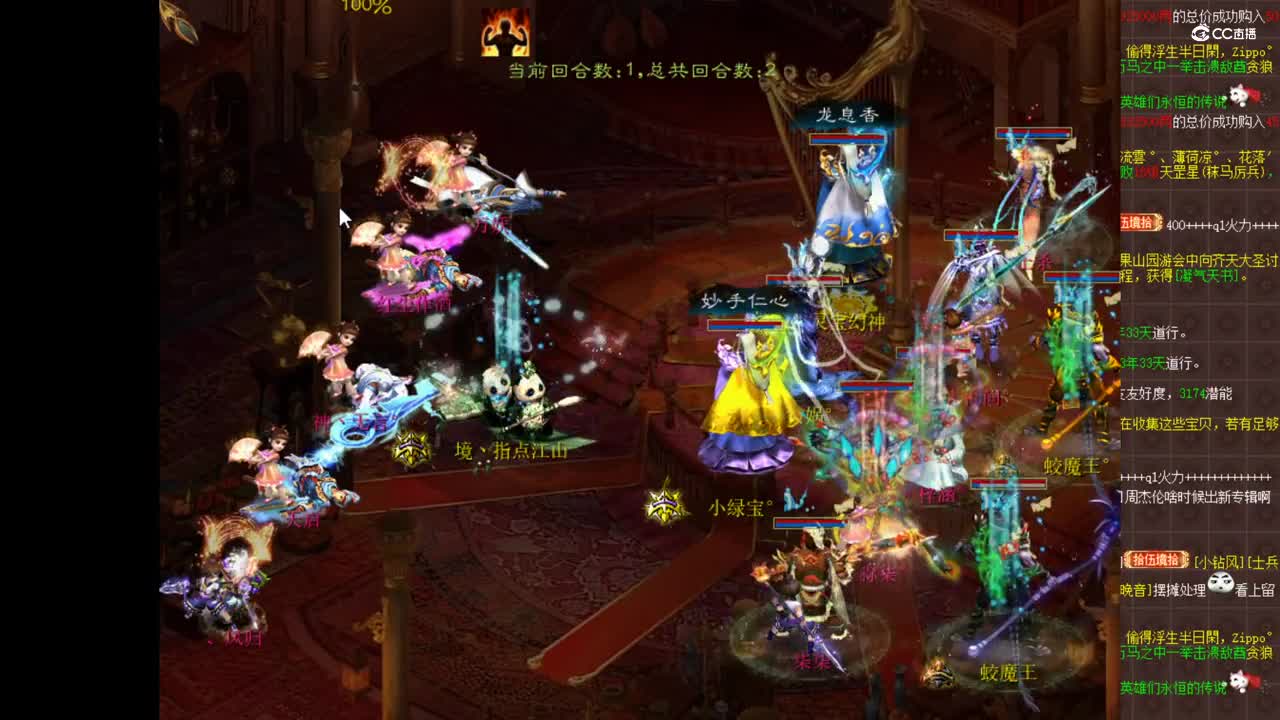Click the player name Zippo° in chat
Viewport: 1280px width, 720px height.
click(1246, 51)
